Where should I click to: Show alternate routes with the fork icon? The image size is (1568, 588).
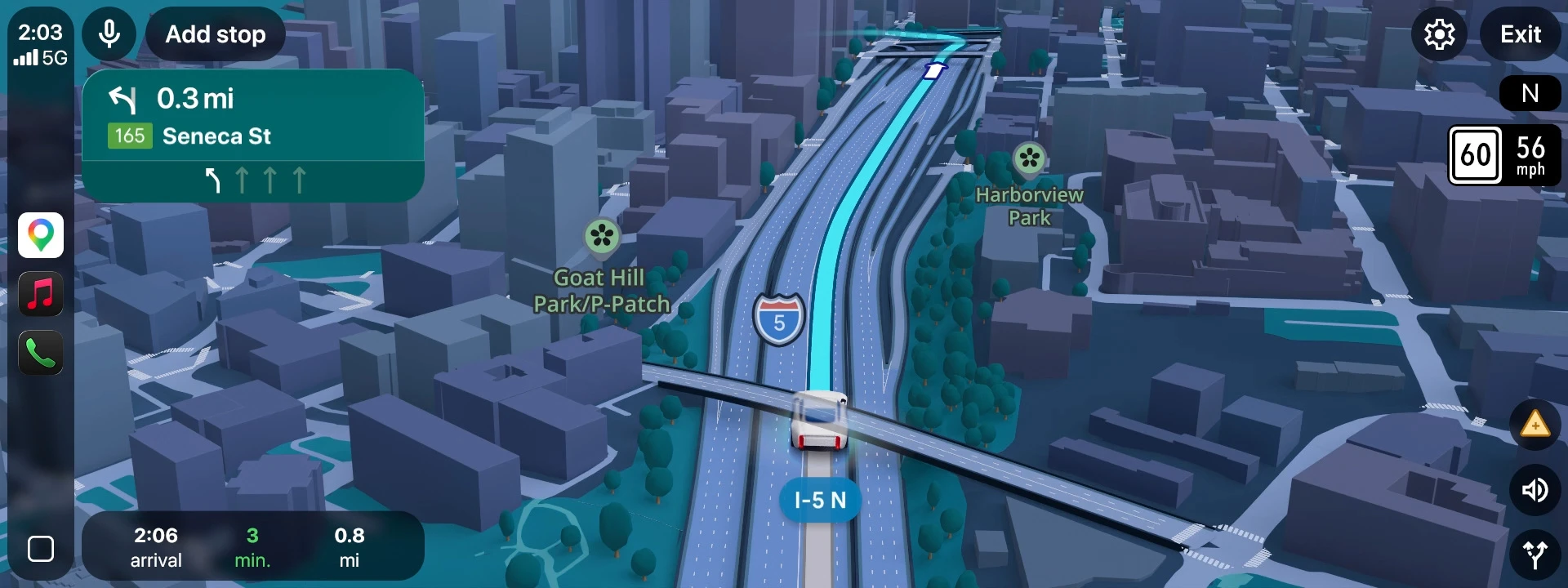tap(1535, 555)
